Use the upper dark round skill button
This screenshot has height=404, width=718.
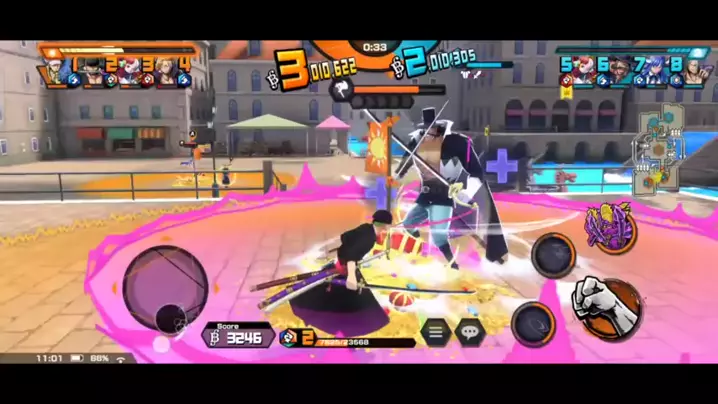[x=553, y=255]
